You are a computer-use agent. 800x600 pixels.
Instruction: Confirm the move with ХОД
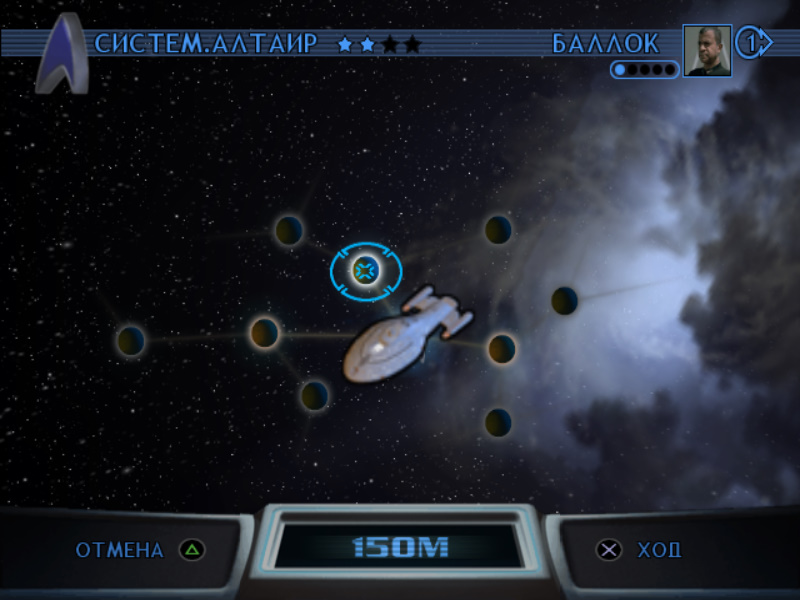640,550
